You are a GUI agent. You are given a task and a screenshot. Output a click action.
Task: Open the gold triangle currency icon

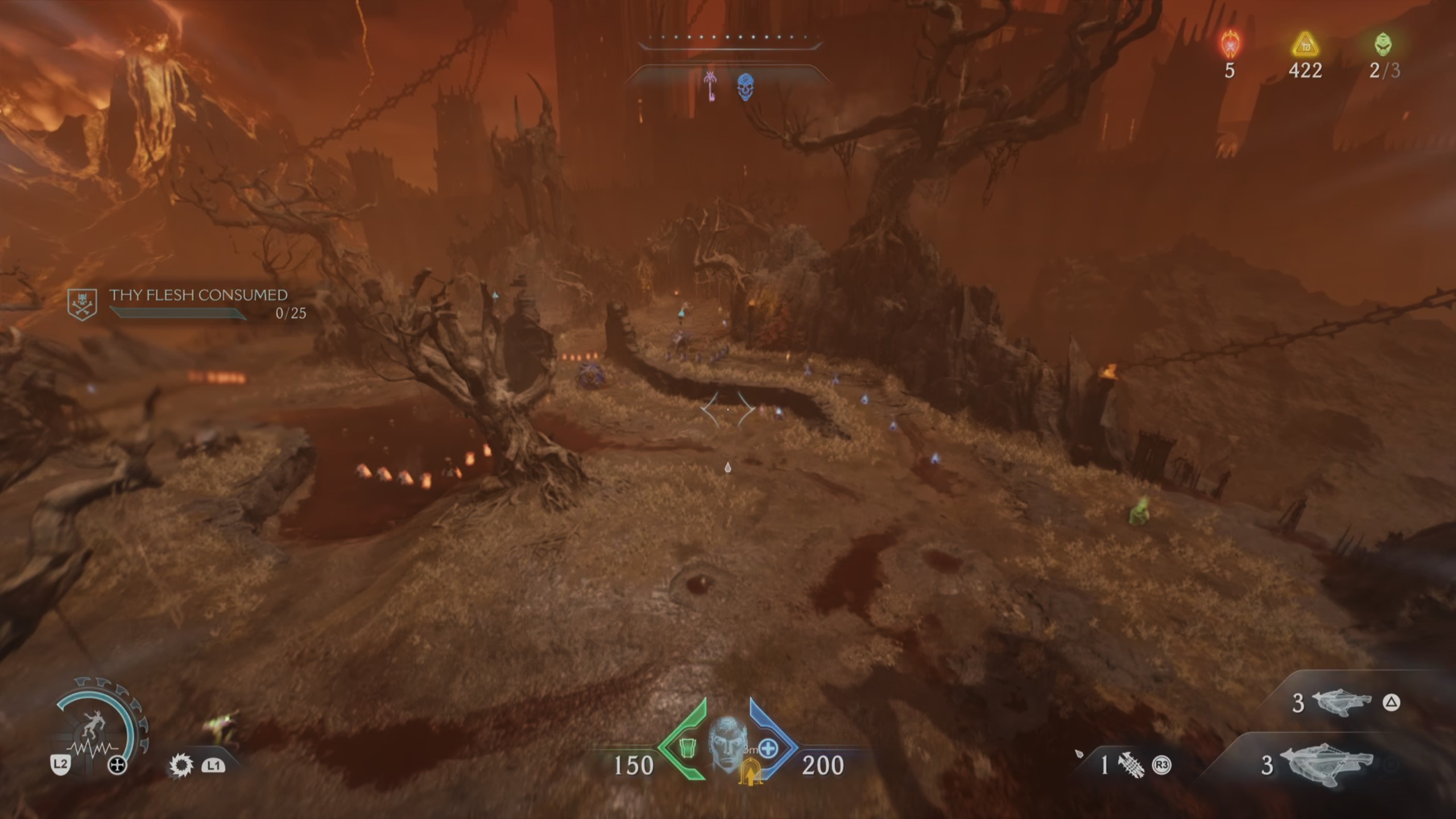pos(1305,45)
